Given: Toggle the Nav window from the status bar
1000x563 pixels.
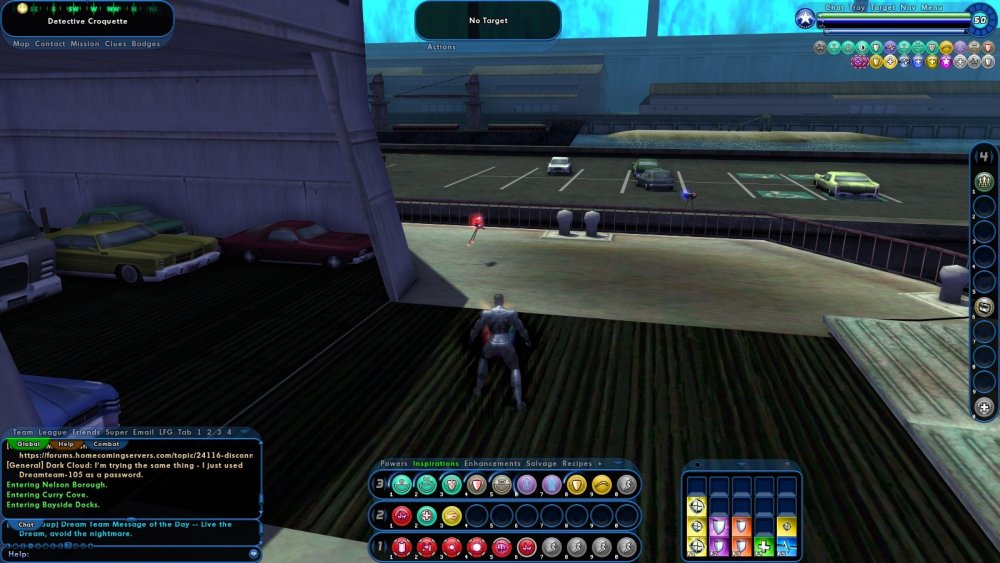Looking at the screenshot, I should (x=906, y=7).
